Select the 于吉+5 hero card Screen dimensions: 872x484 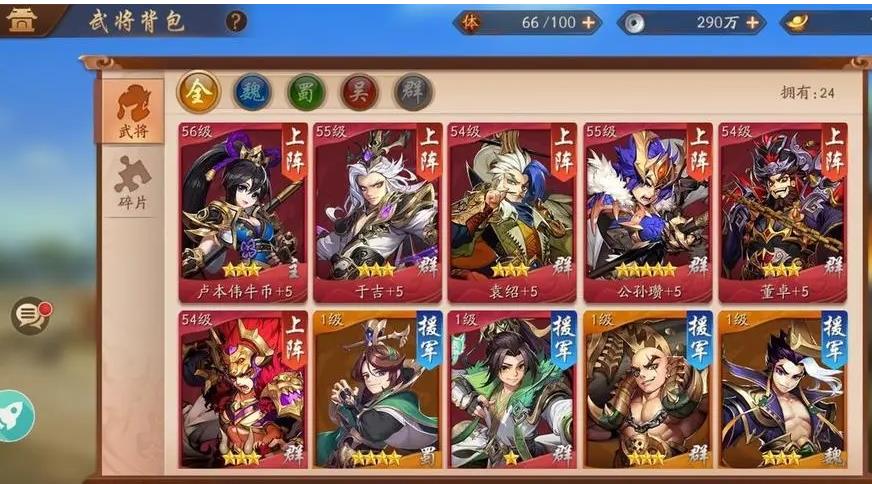tap(377, 212)
